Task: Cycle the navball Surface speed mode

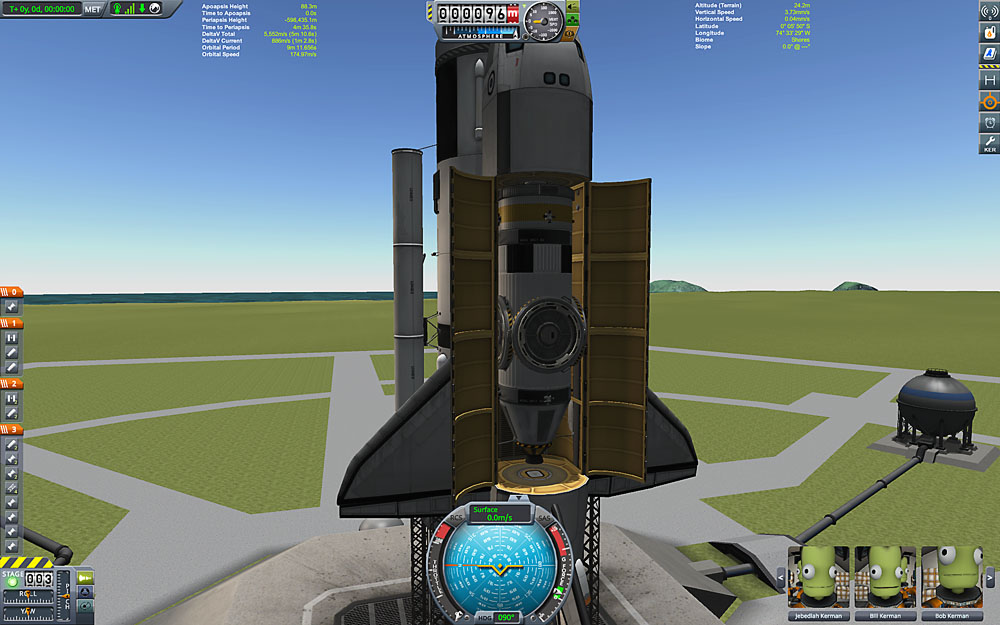Action: [500, 513]
